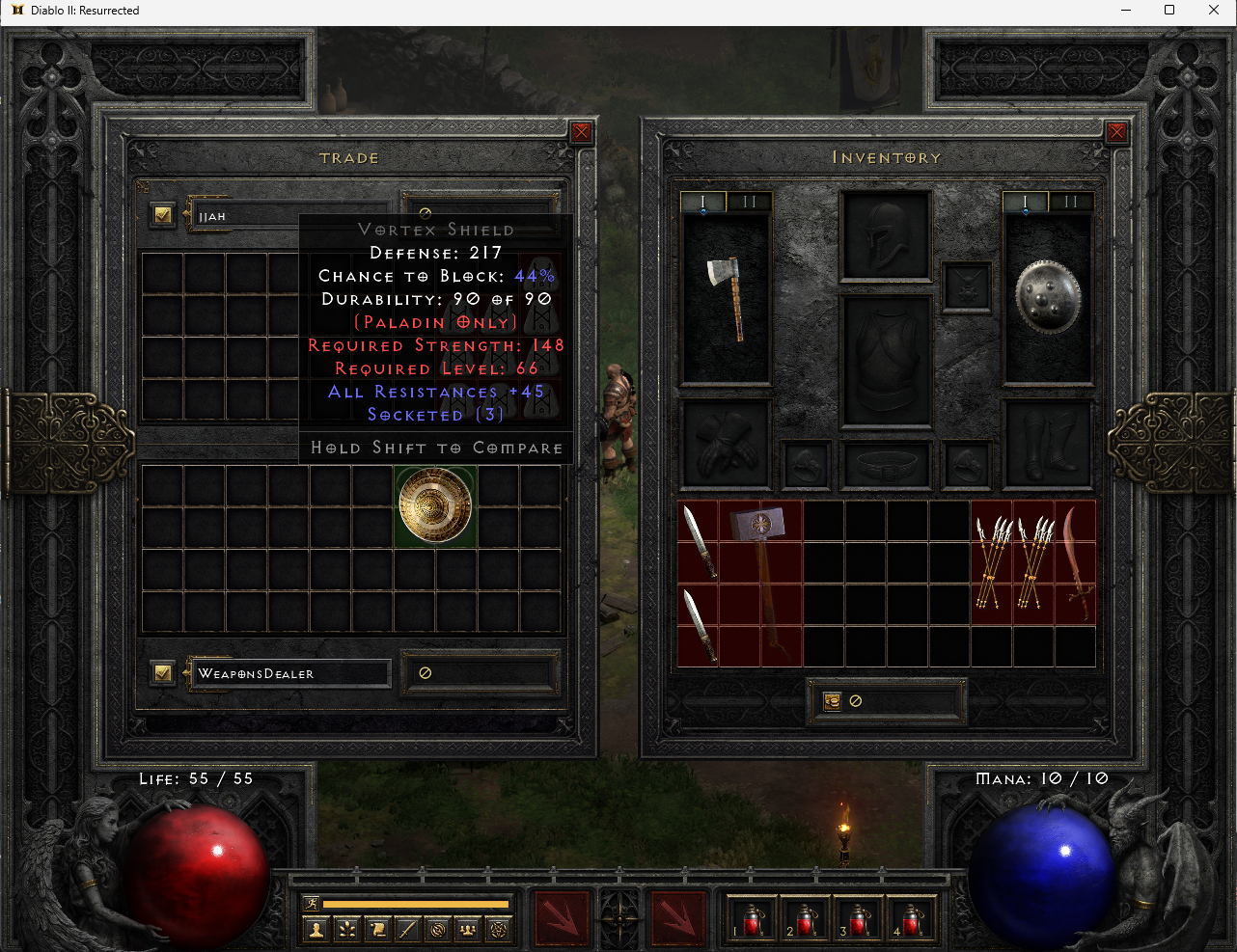Open the message log quill icon
This screenshot has height=952, width=1237.
(407, 930)
